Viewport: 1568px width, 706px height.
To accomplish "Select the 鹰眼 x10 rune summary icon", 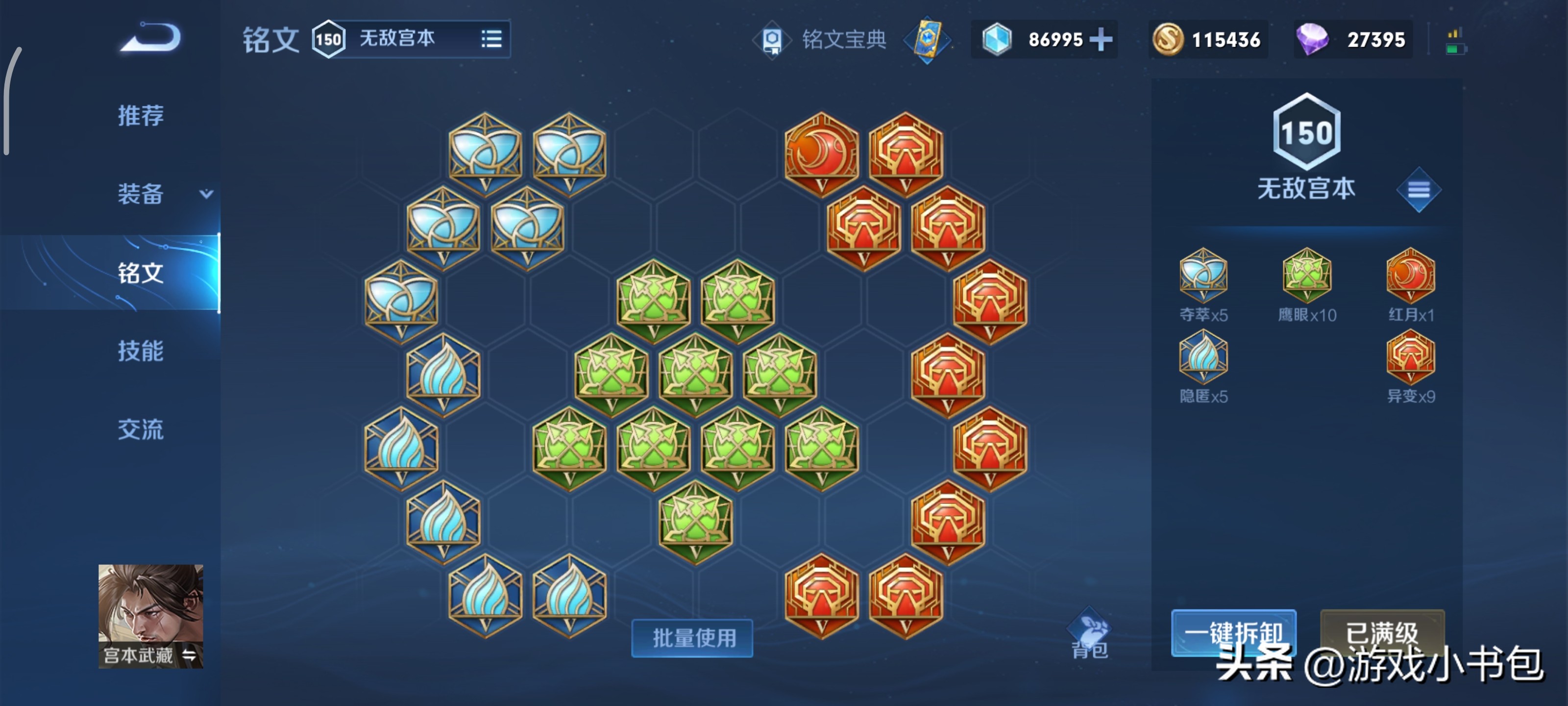I will click(x=1306, y=276).
